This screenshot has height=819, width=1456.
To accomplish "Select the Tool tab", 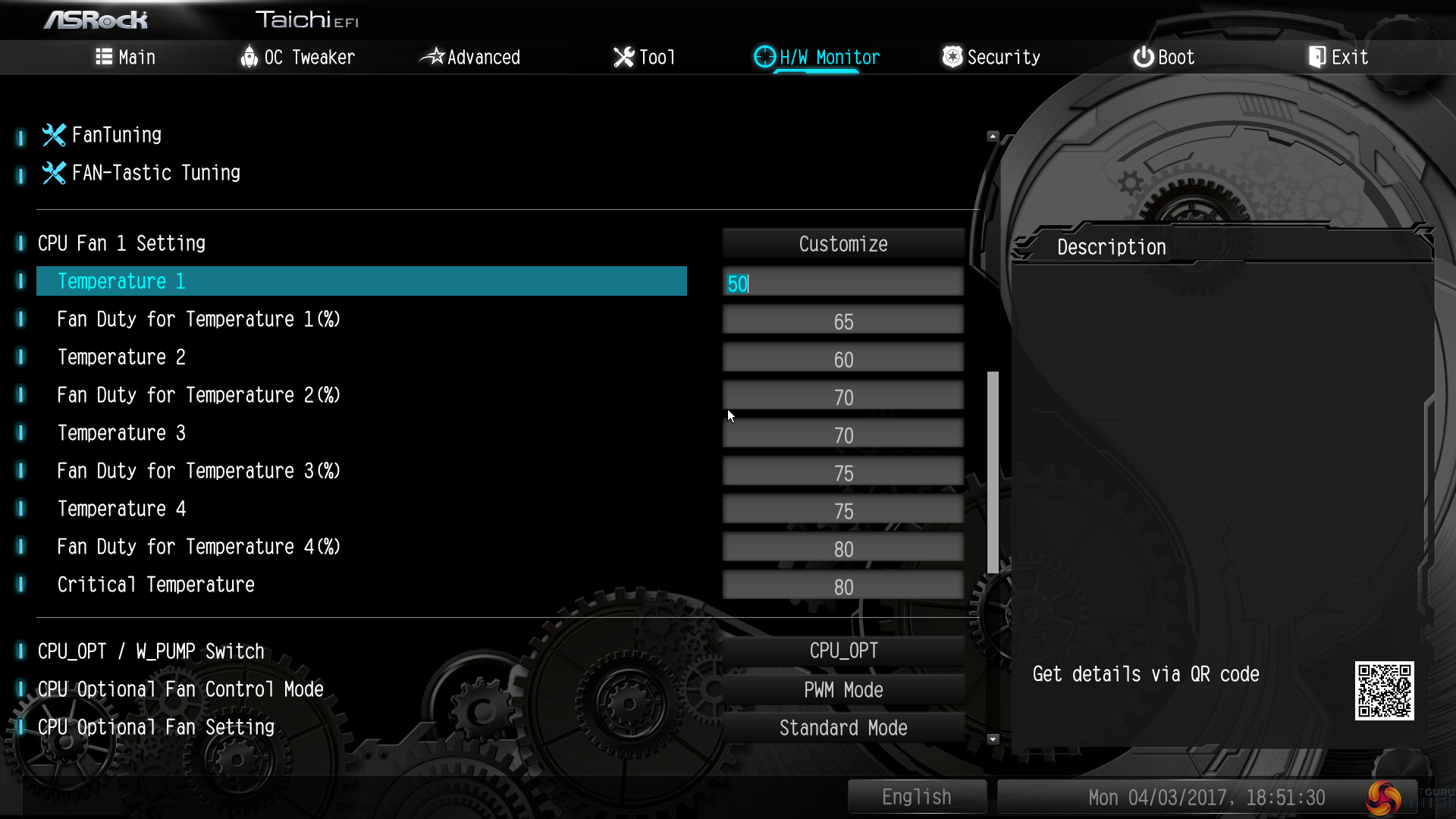I will tap(644, 57).
